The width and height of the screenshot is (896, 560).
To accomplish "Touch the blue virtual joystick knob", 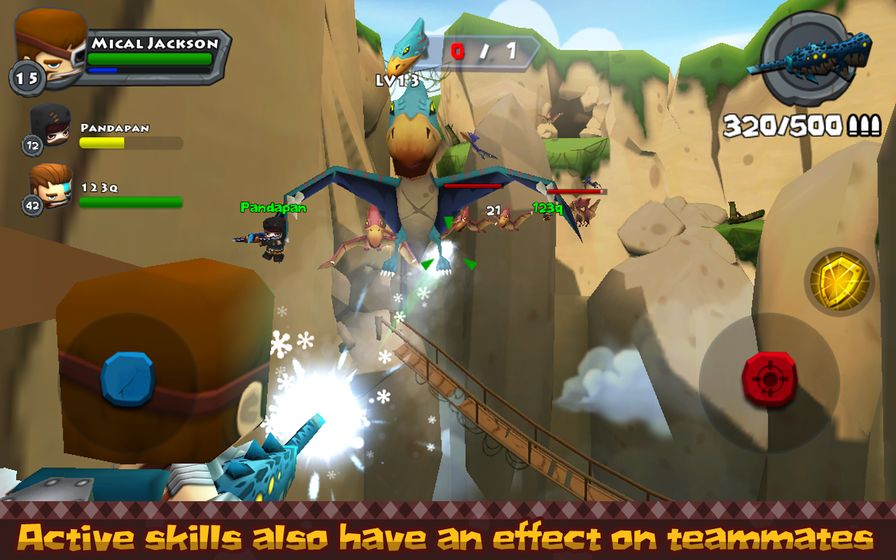I will pyautogui.click(x=127, y=378).
